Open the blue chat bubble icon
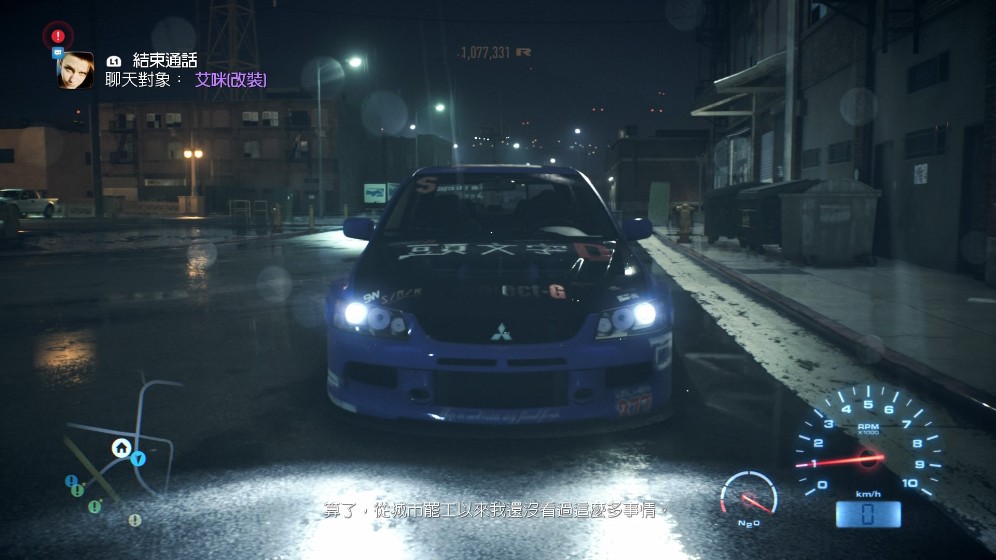Screen dimensions: 996x560 (x=58, y=52)
